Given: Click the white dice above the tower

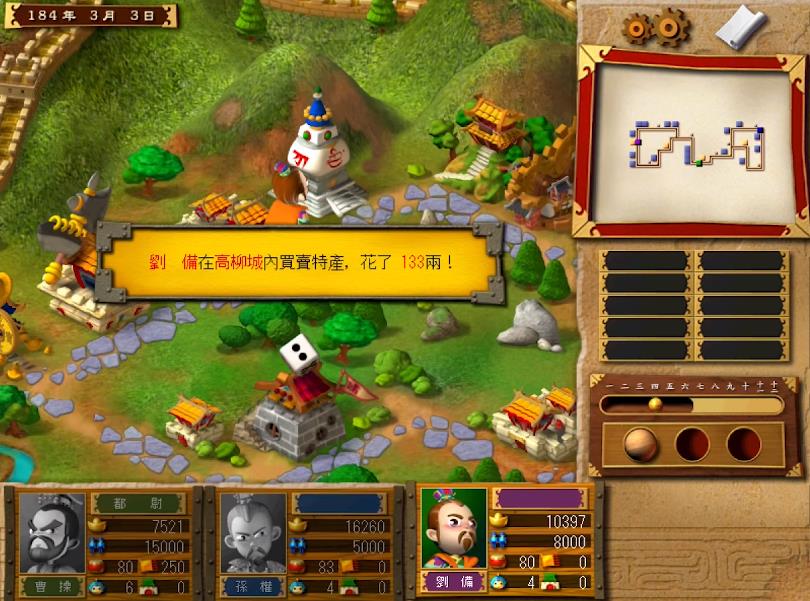Looking at the screenshot, I should [x=295, y=353].
